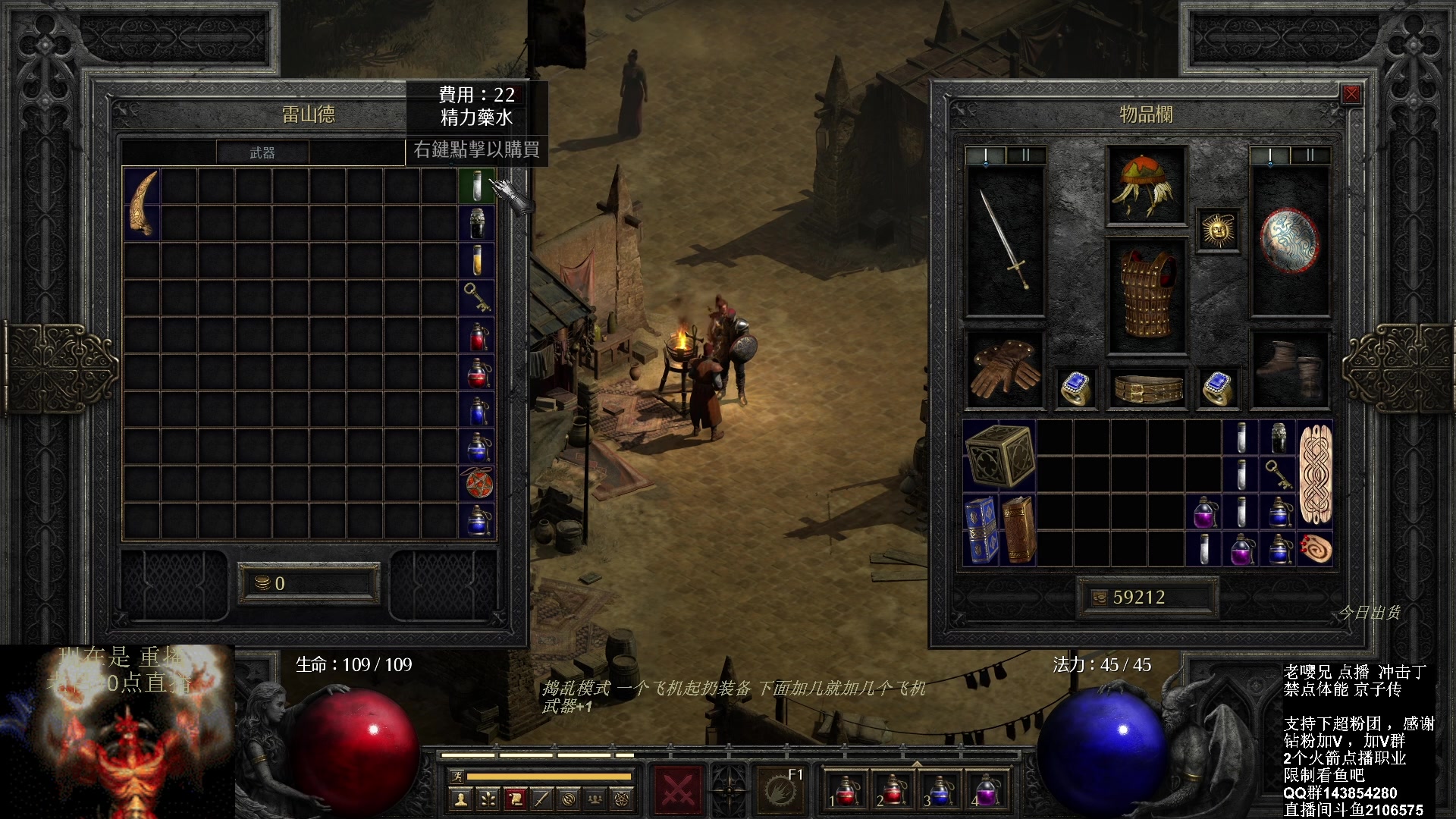Viewport: 1456px width, 819px height.
Task: Select the brown tome in the inventory
Action: (x=1018, y=531)
